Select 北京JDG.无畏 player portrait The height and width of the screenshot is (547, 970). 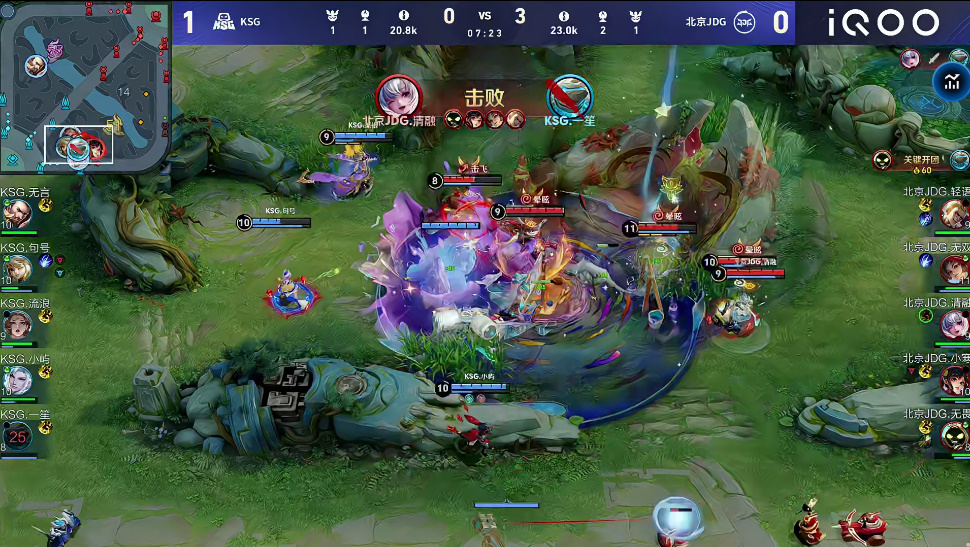954,435
